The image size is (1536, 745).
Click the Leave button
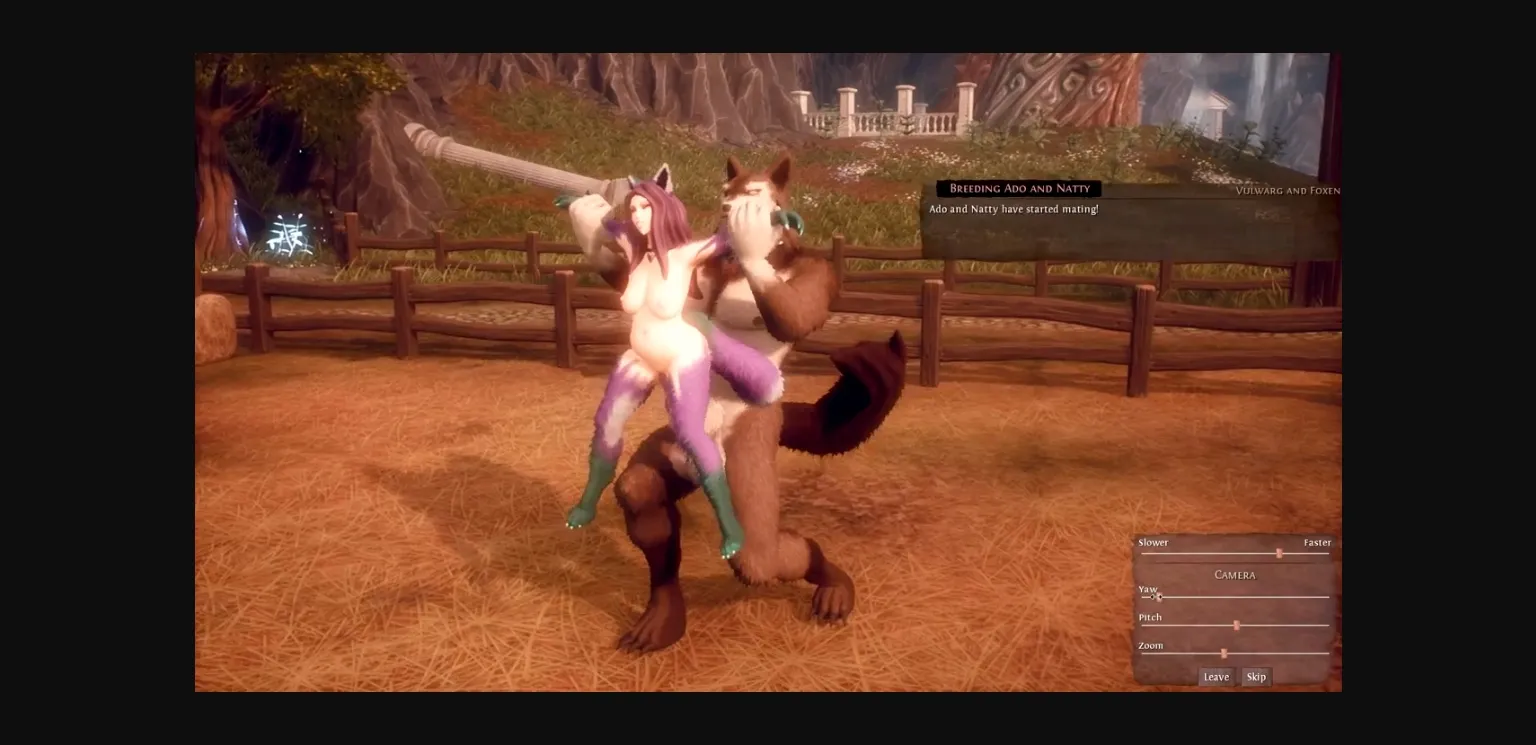pyautogui.click(x=1216, y=676)
